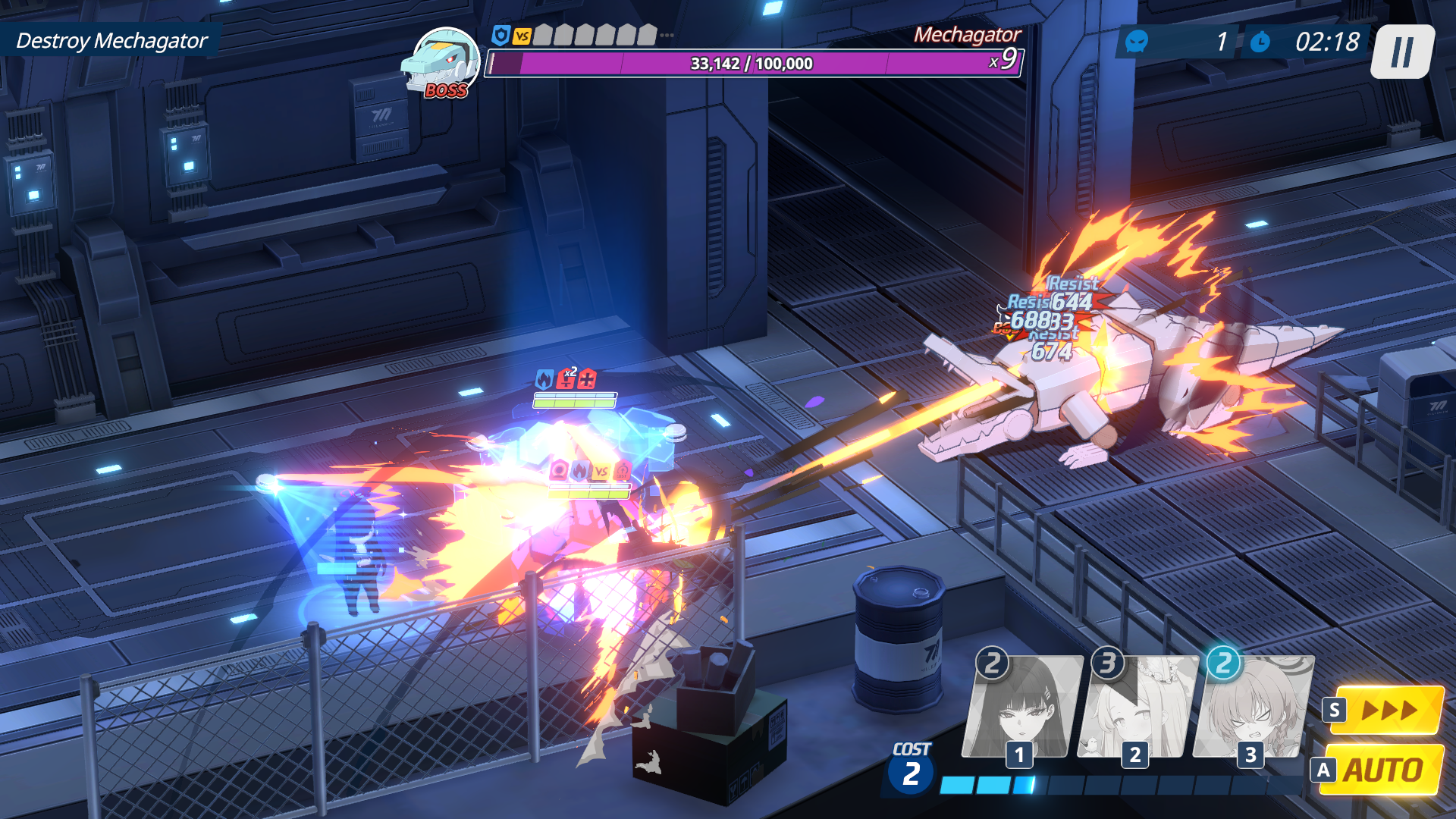Click the Mechagator boss portrait icon
Viewport: 1456px width, 819px height.
coord(441,62)
